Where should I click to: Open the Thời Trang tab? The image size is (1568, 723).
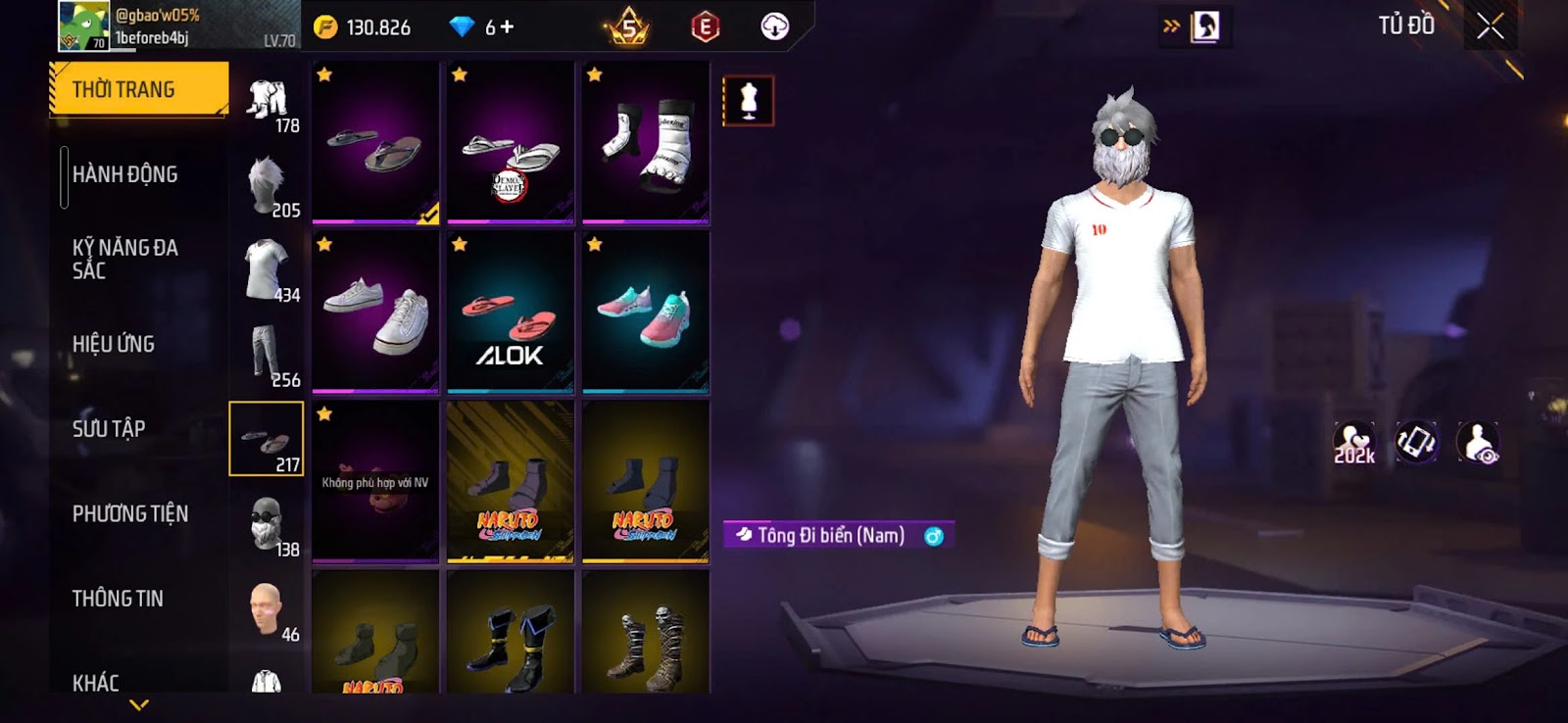point(138,90)
